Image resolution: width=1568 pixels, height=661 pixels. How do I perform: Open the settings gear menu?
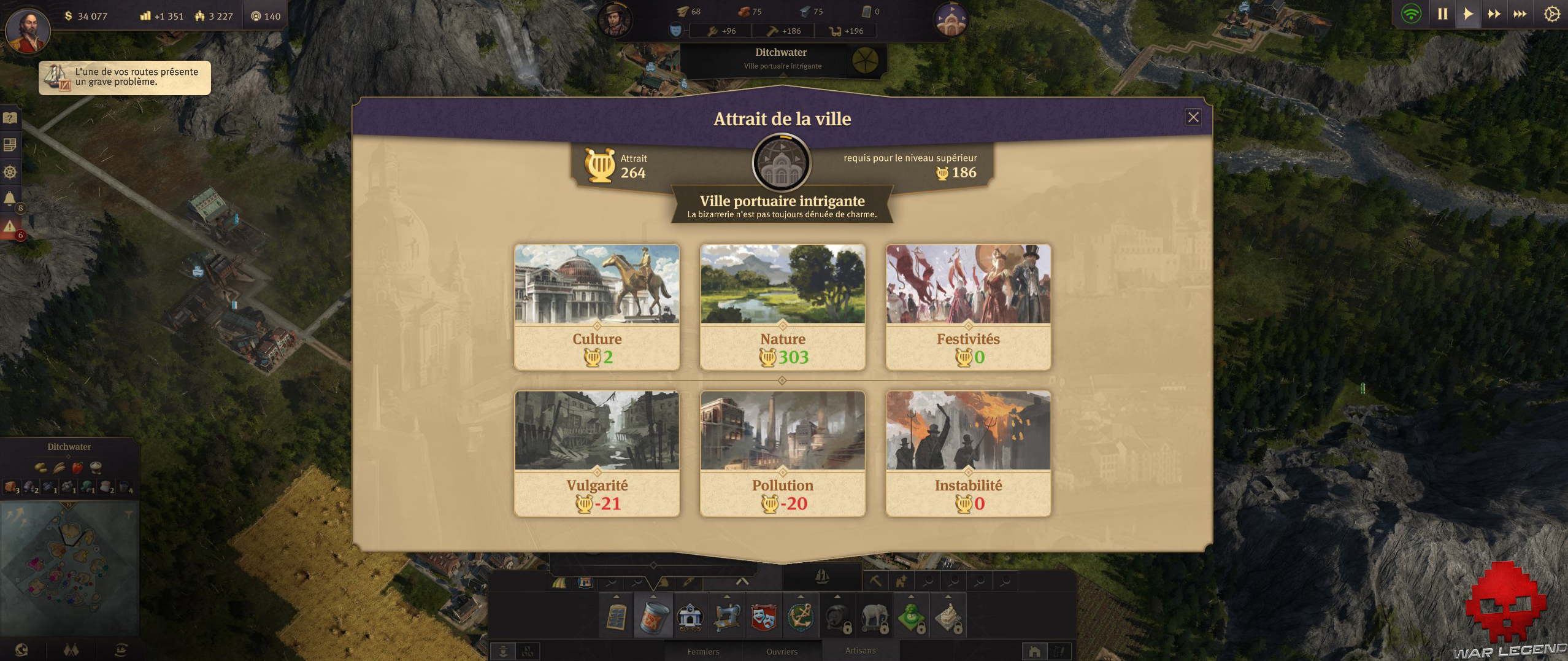coord(1551,12)
